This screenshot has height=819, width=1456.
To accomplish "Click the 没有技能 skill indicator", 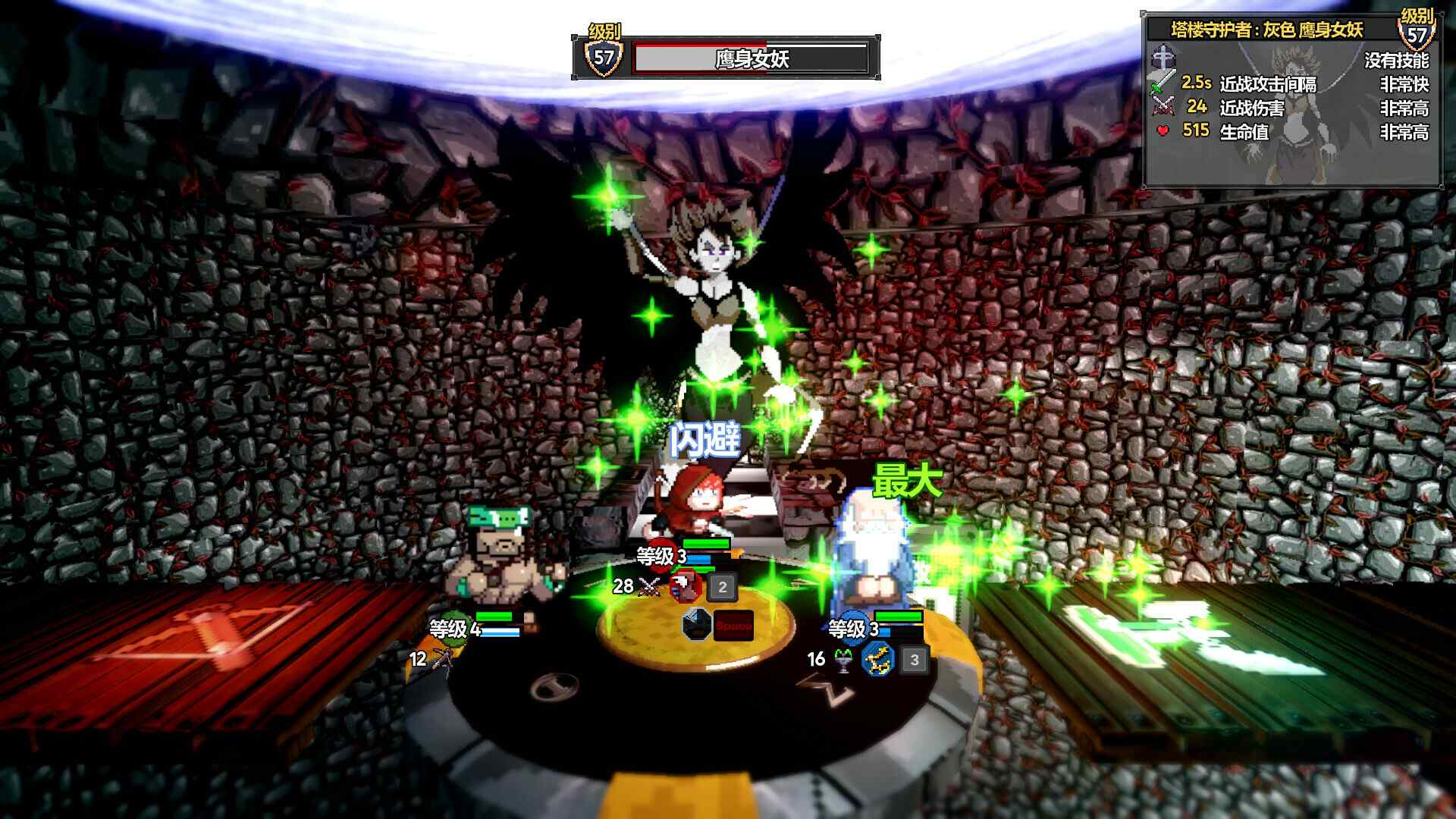I will 1396,61.
